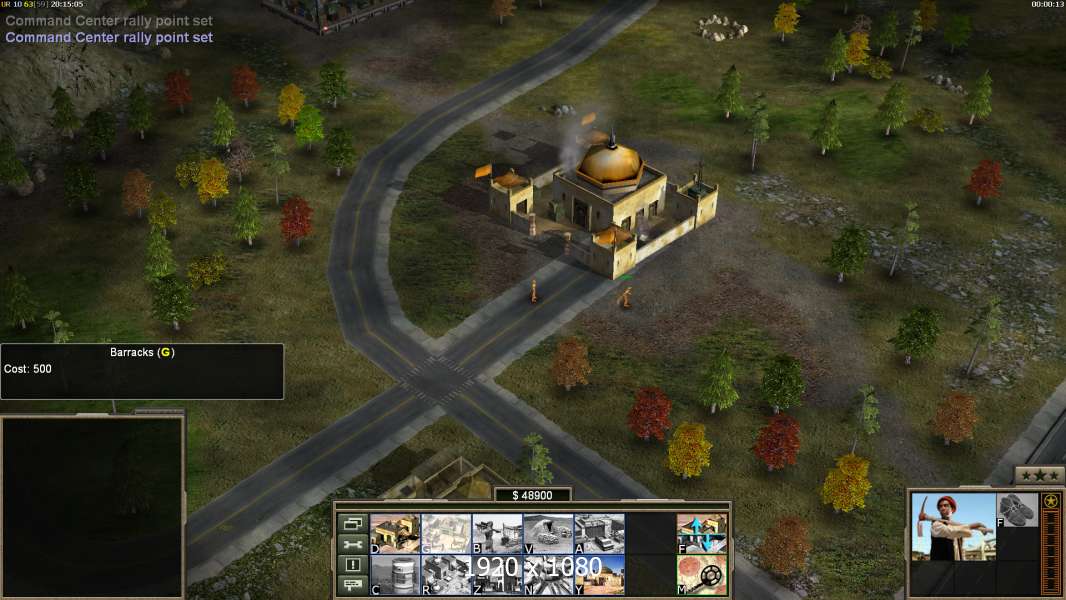Choose the building icon marked Z
This screenshot has height=600, width=1066.
tap(496, 575)
